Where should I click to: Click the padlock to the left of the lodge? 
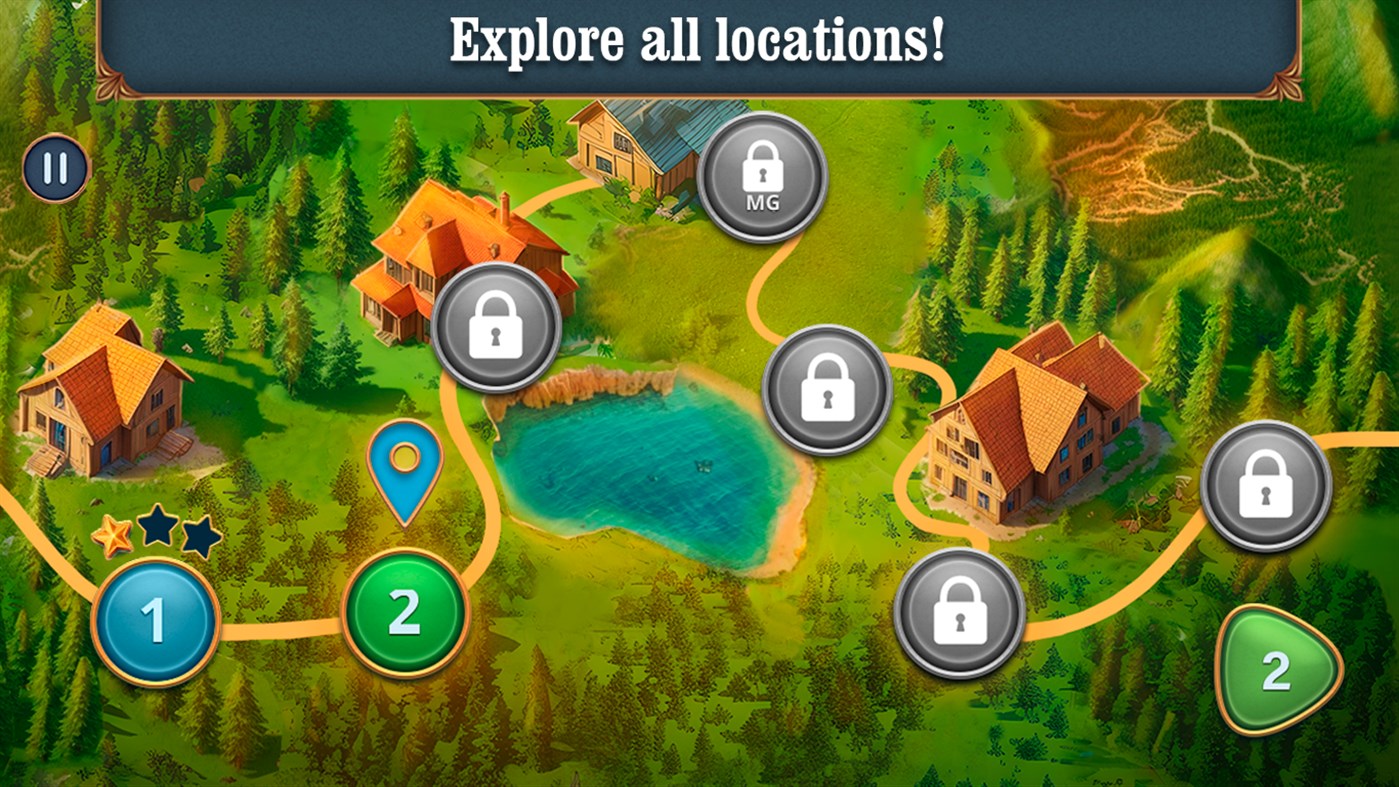coord(827,391)
